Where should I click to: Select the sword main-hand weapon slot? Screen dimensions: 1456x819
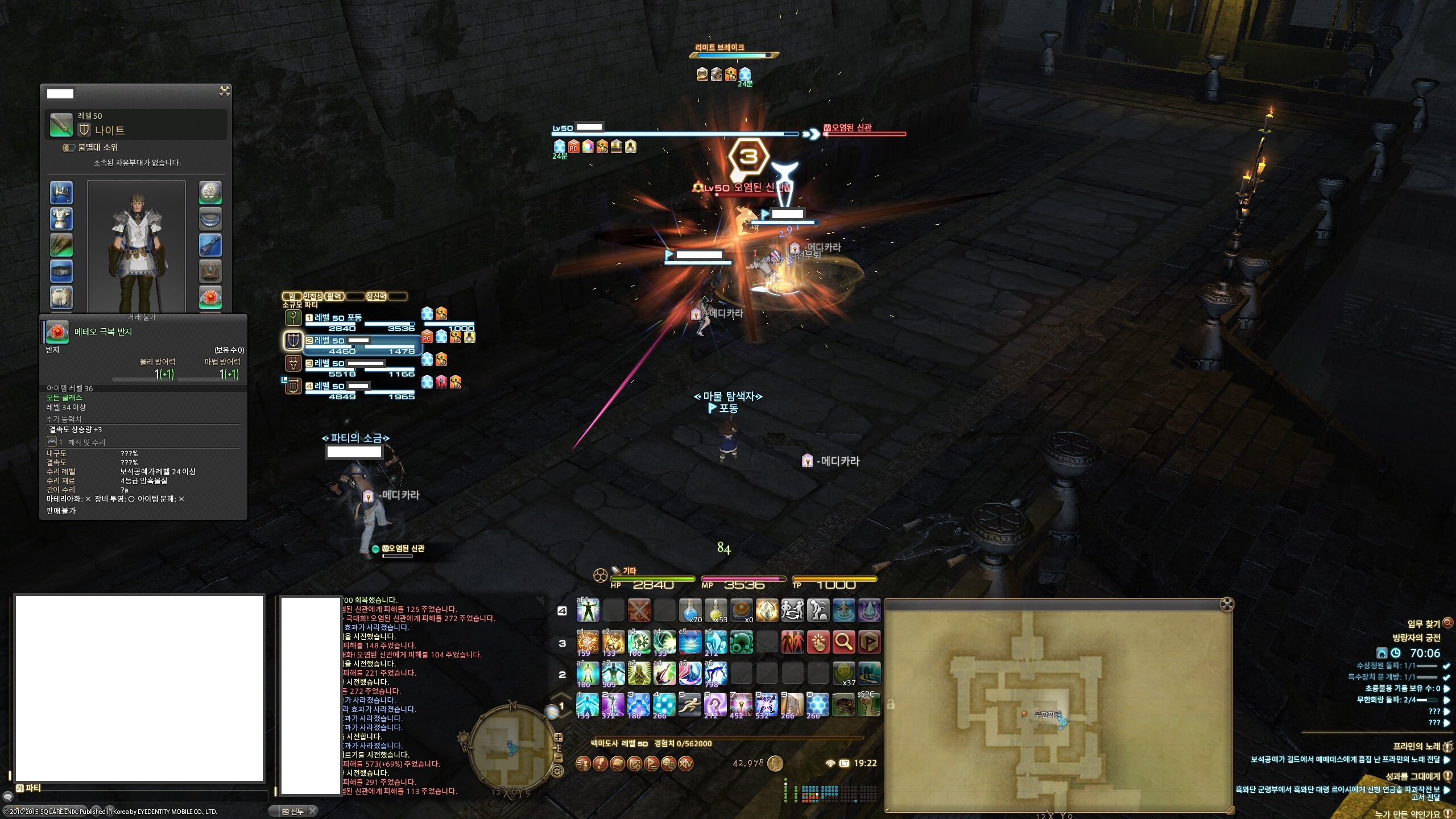pos(61,125)
